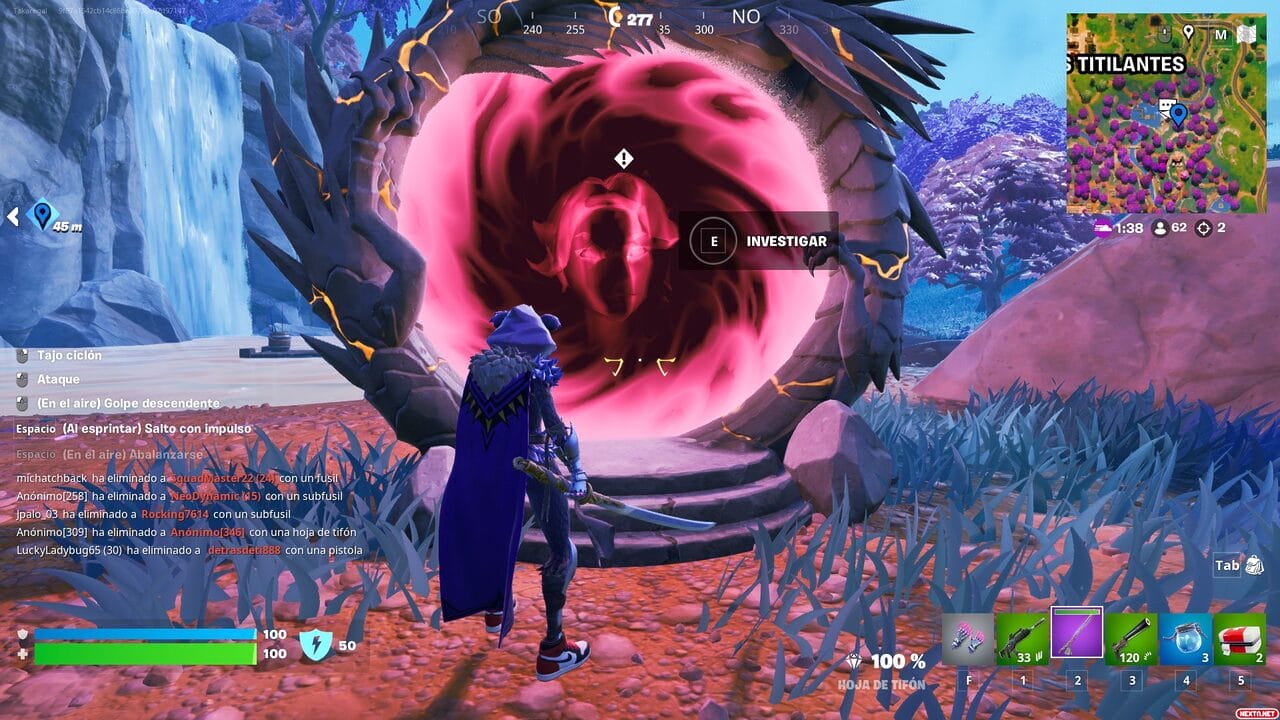Viewport: 1280px width, 720px height.
Task: Select the pink gloves slot in the hotbar
Action: (x=968, y=638)
